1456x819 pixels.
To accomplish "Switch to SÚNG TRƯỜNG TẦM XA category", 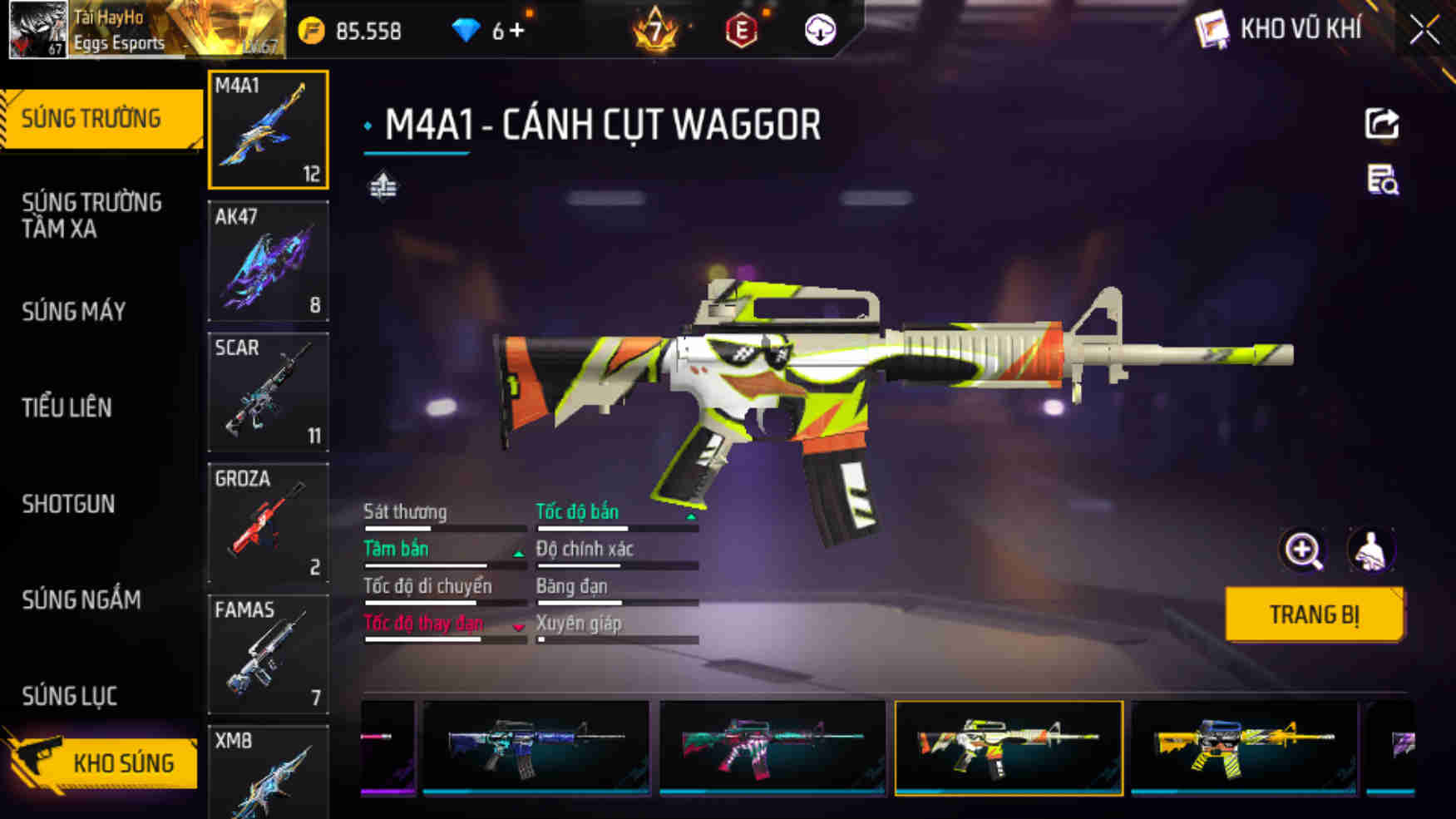I will [91, 215].
